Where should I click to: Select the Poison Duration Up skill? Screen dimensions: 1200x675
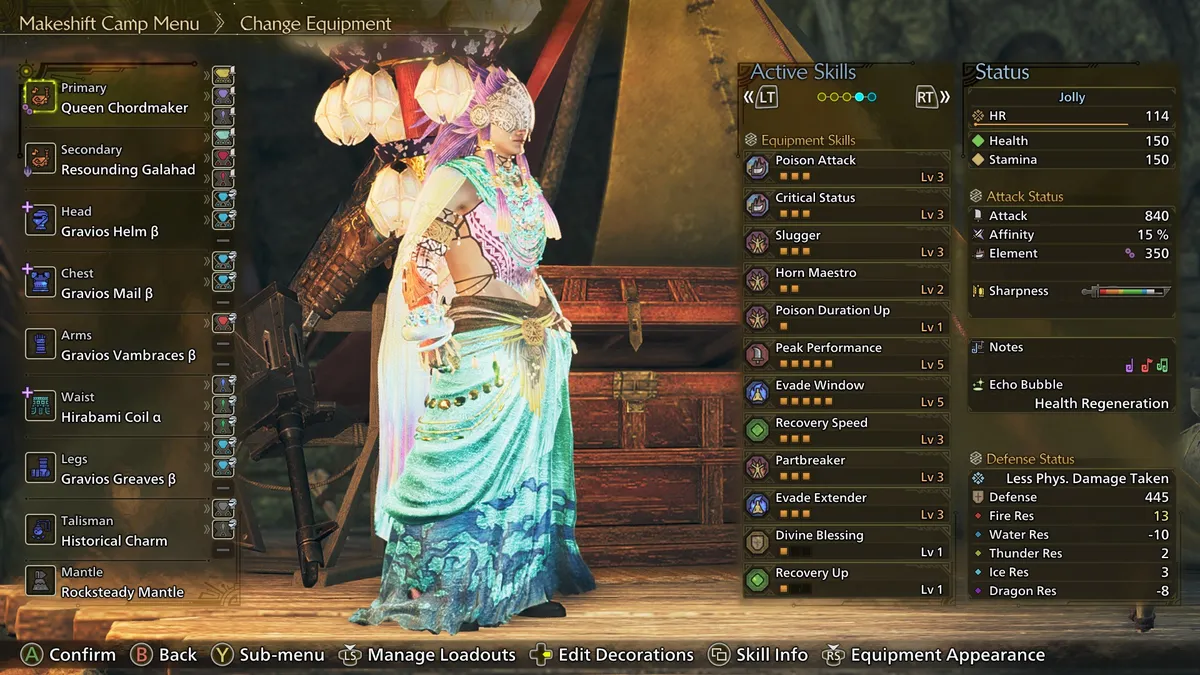click(846, 318)
